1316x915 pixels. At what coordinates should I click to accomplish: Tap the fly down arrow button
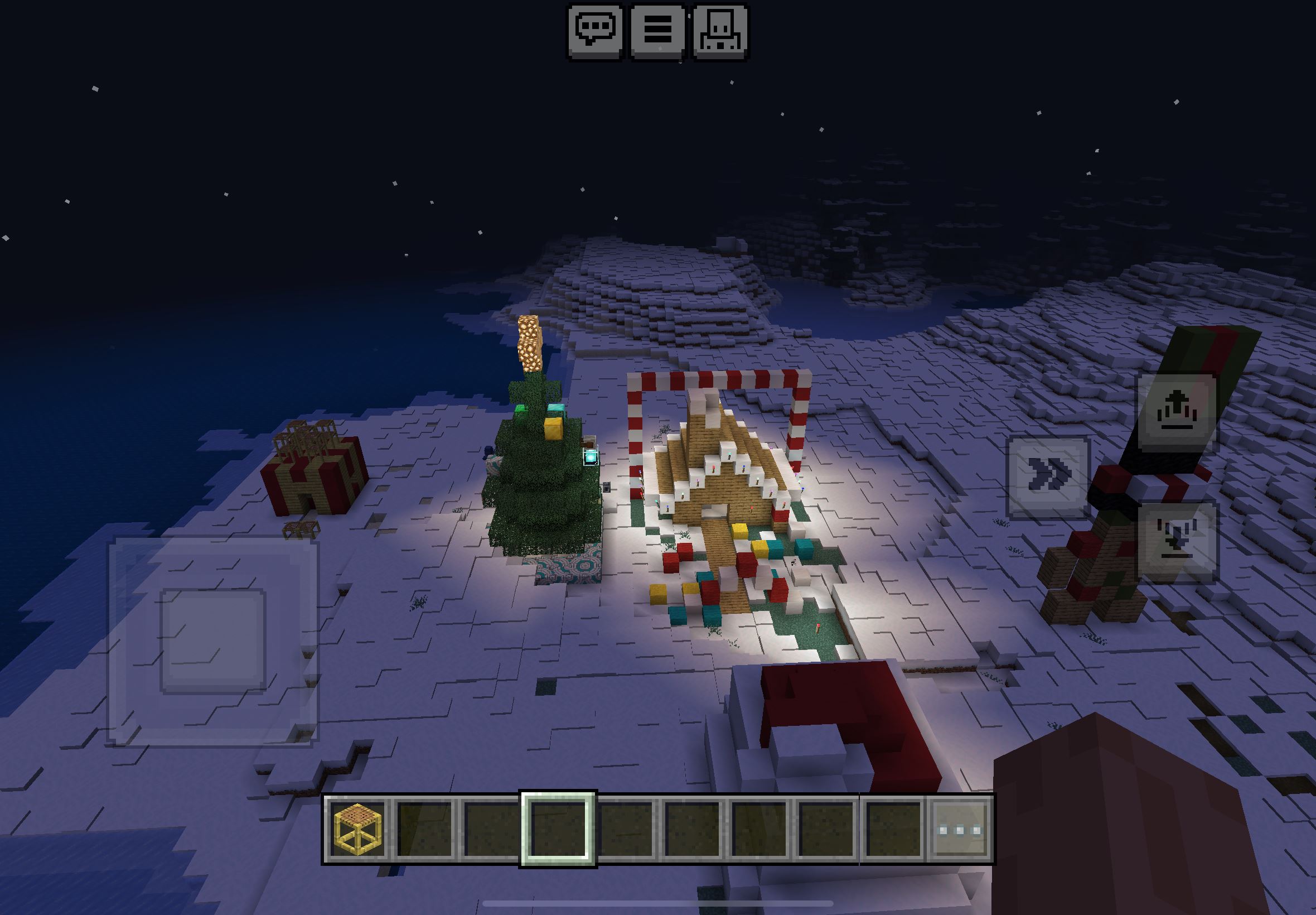[1177, 542]
